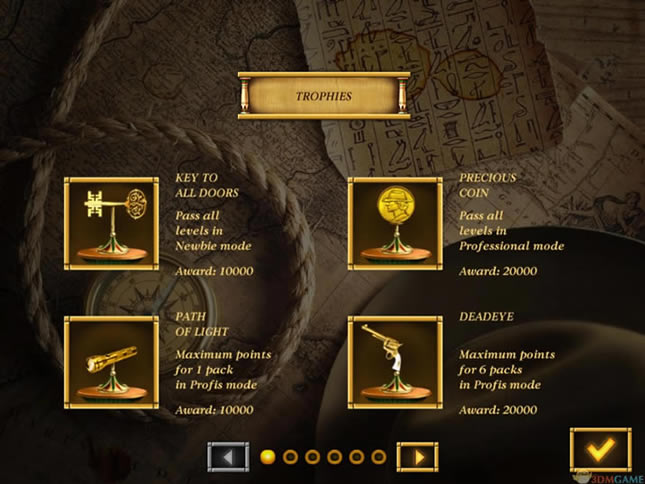Advance to the next trophies page
645x484 pixels.
point(417,457)
